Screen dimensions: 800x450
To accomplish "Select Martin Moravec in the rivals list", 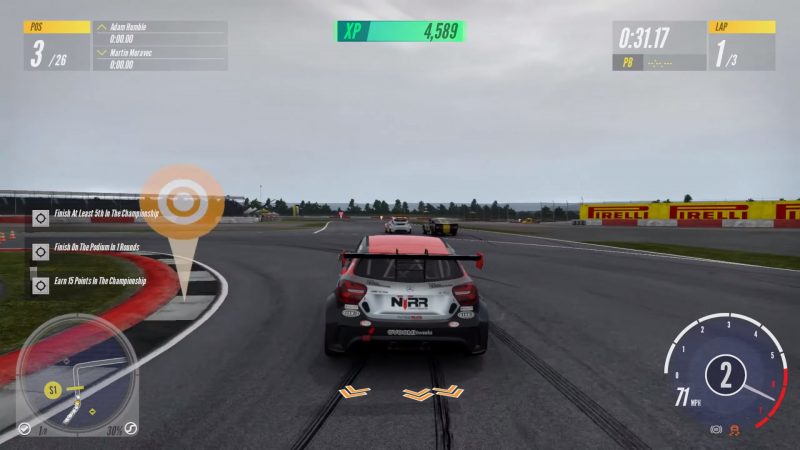I will (x=160, y=58).
